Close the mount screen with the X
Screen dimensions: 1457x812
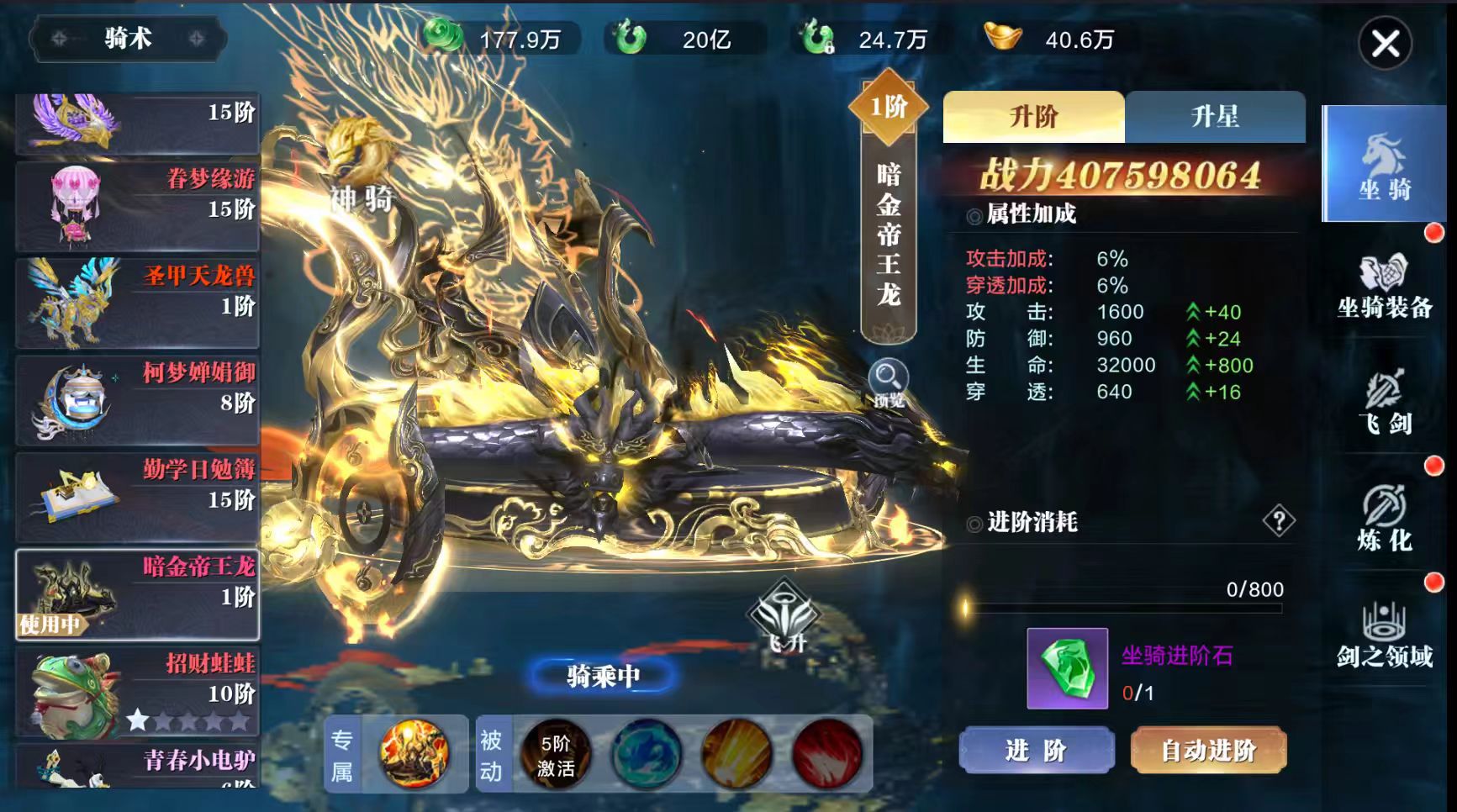tap(1385, 44)
